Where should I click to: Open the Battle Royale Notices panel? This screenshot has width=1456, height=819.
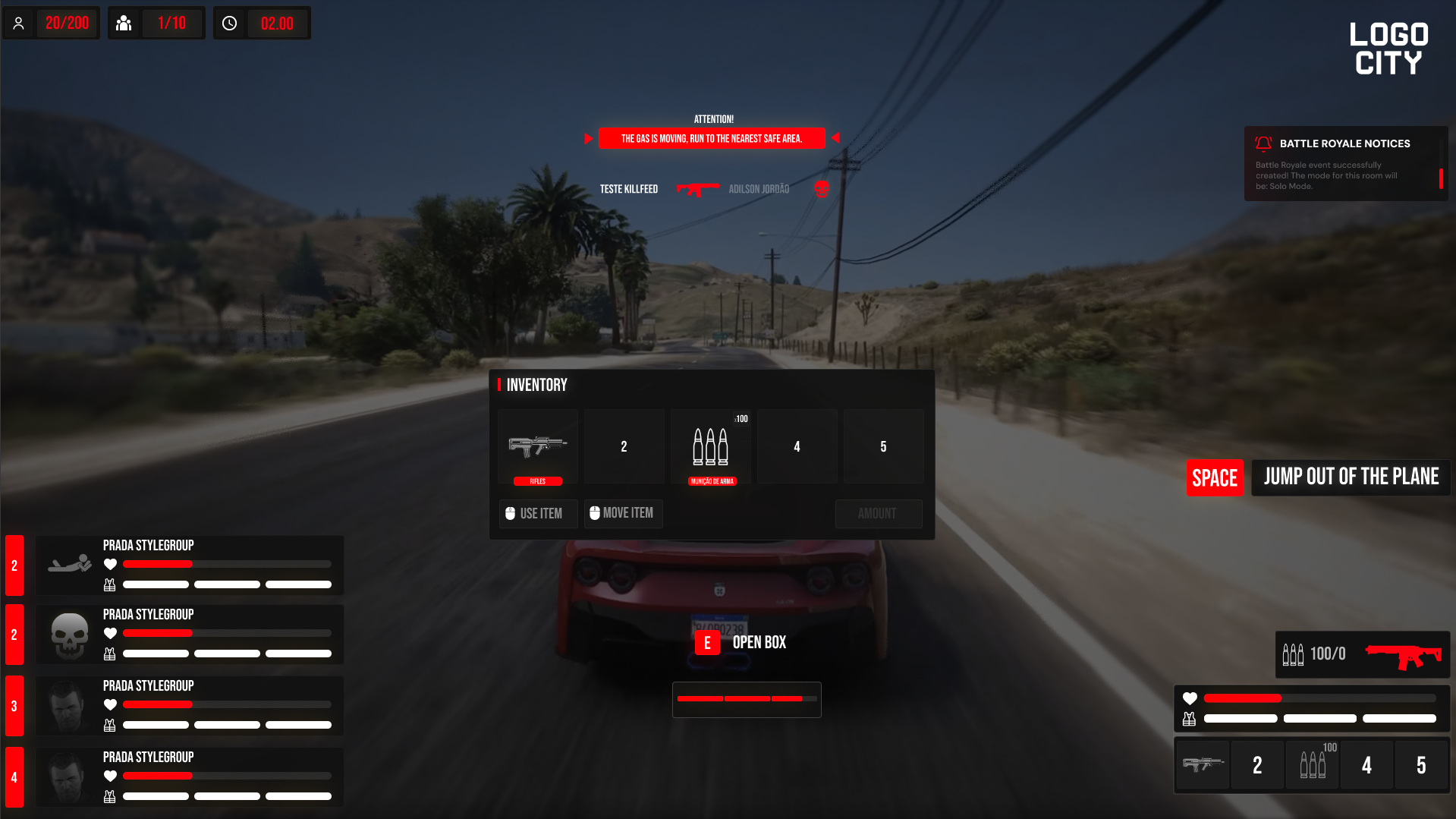1344,143
